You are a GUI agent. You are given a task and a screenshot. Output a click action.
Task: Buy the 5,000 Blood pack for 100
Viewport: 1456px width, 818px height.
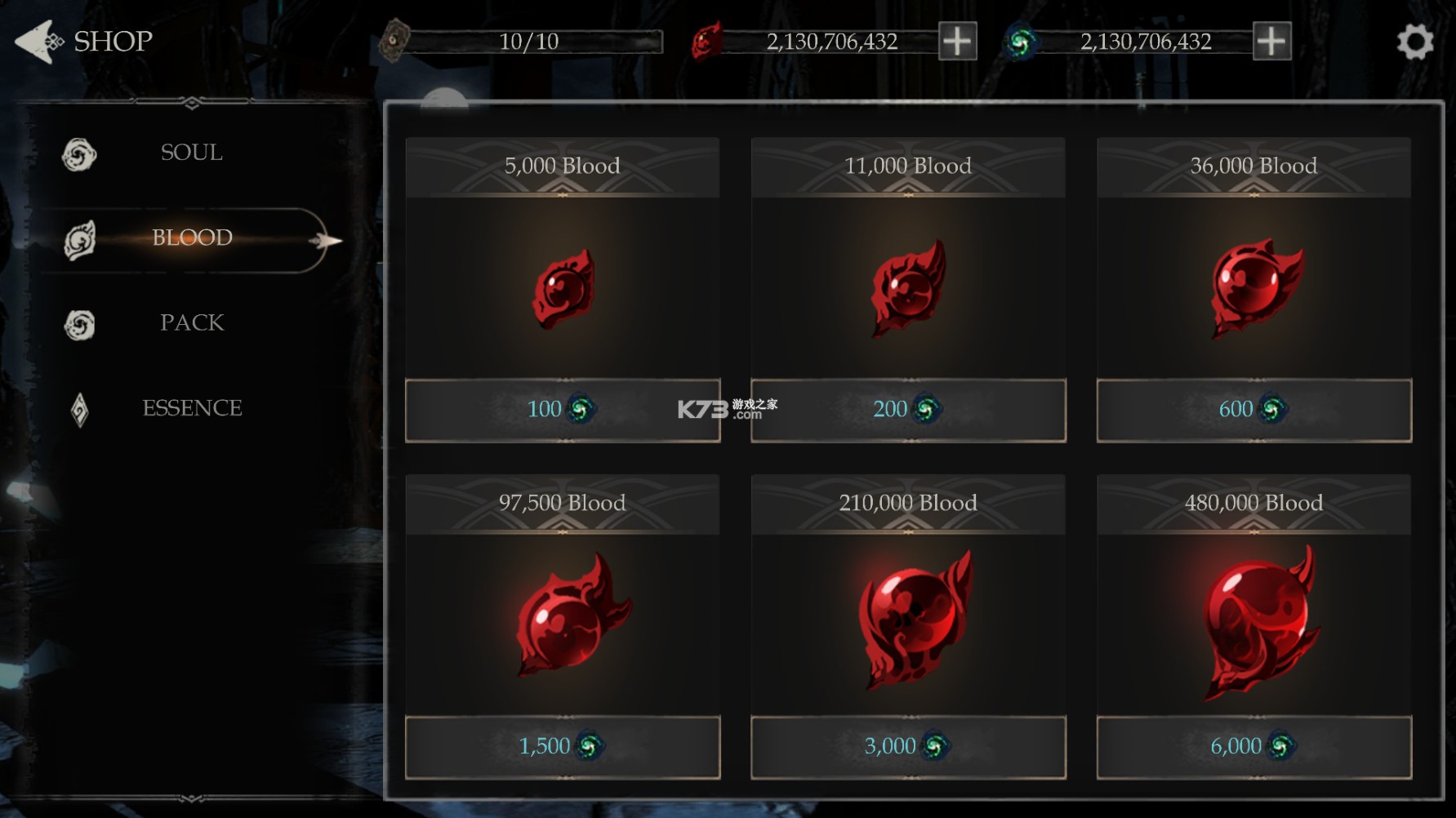(563, 410)
